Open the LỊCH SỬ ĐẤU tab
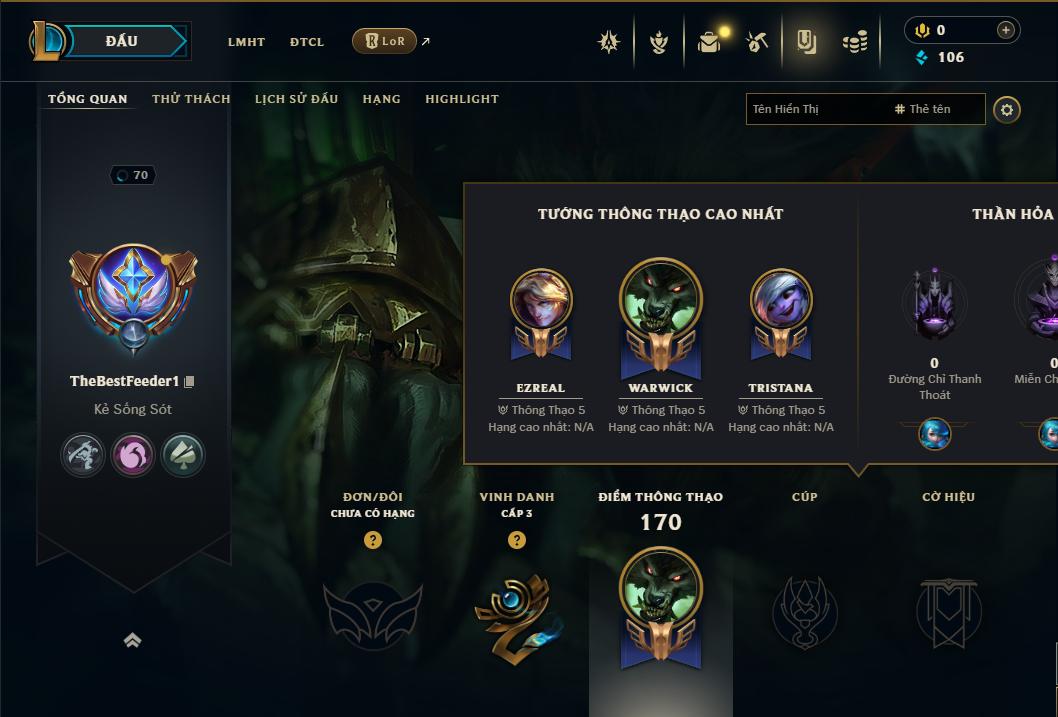1058x717 pixels. pos(296,99)
